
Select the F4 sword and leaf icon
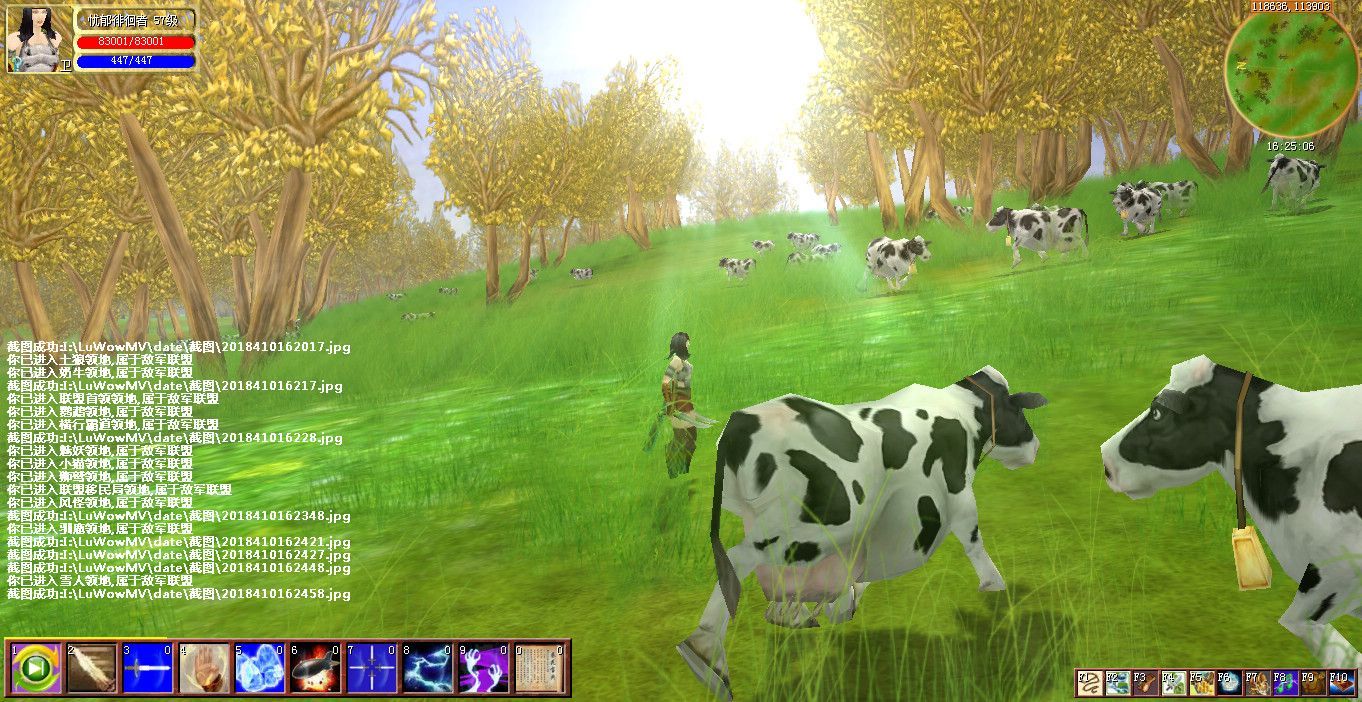1173,683
